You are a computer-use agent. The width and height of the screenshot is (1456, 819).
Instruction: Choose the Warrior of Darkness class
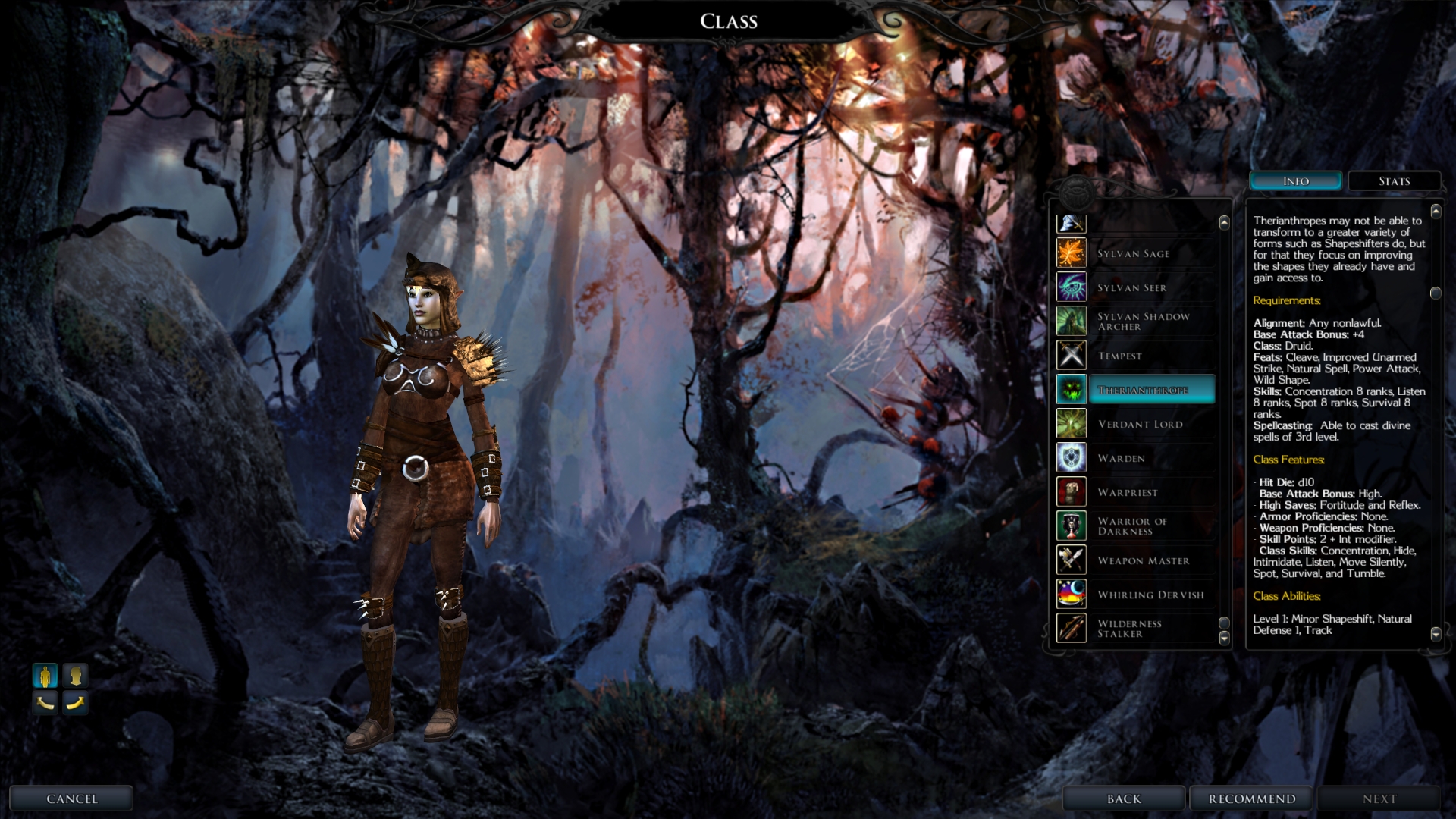tap(1132, 526)
